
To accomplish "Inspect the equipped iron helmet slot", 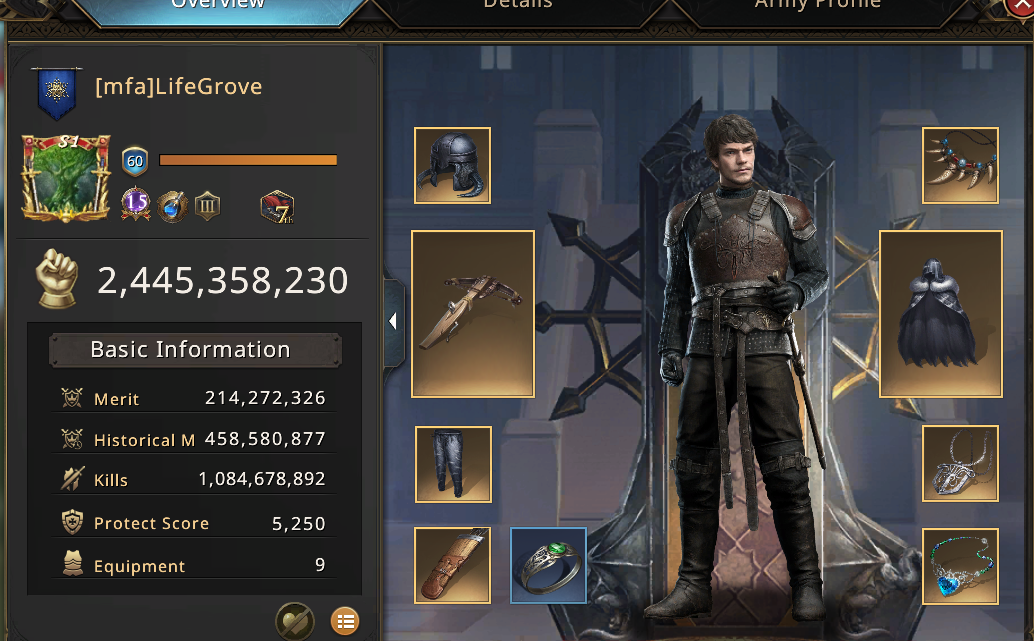I will (x=453, y=166).
